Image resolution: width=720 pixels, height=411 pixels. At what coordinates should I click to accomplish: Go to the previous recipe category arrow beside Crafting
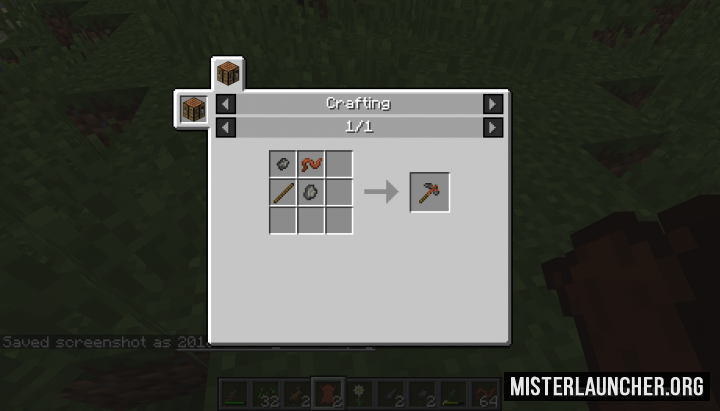click(226, 104)
